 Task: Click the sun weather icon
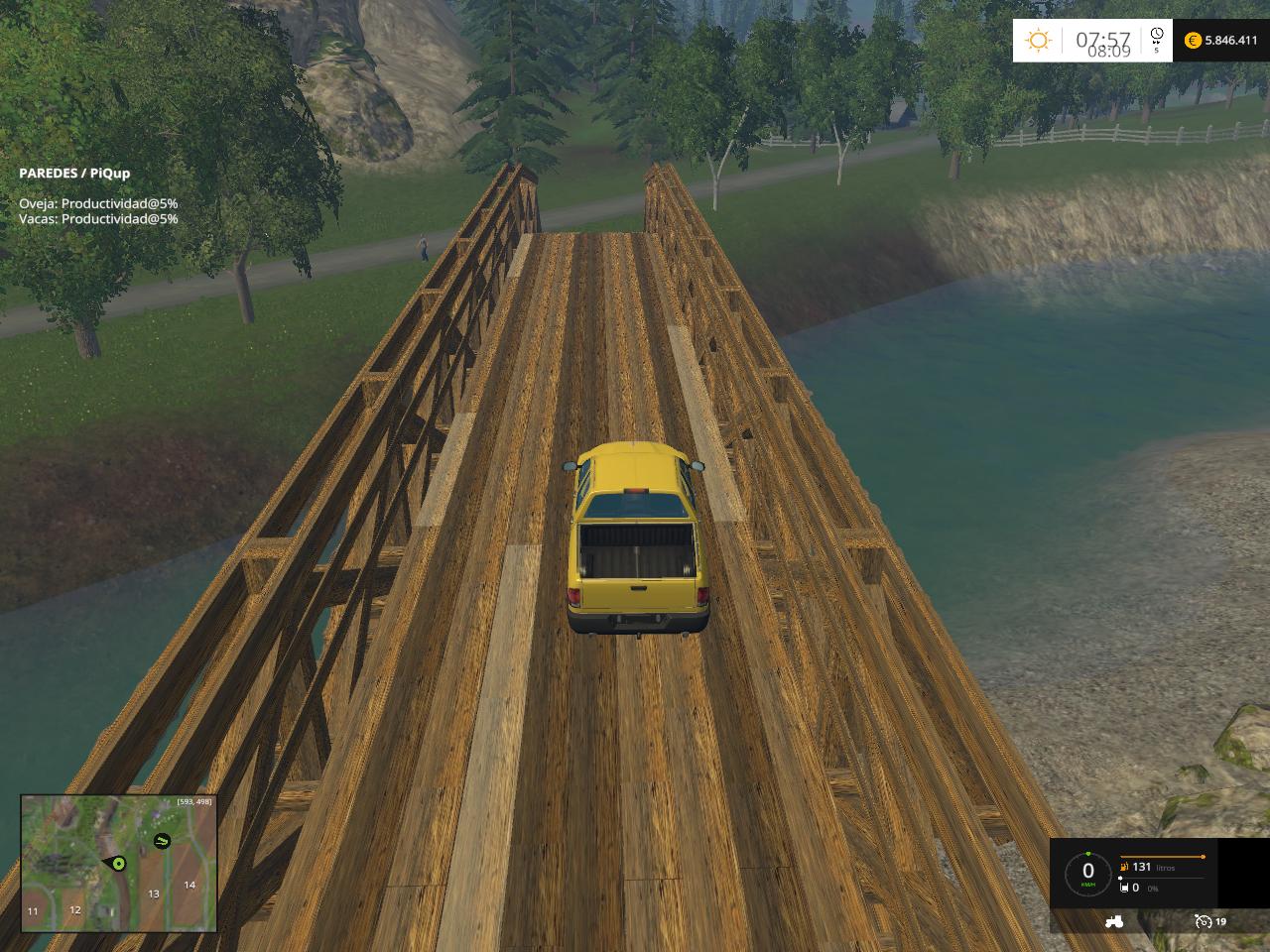coord(1039,41)
